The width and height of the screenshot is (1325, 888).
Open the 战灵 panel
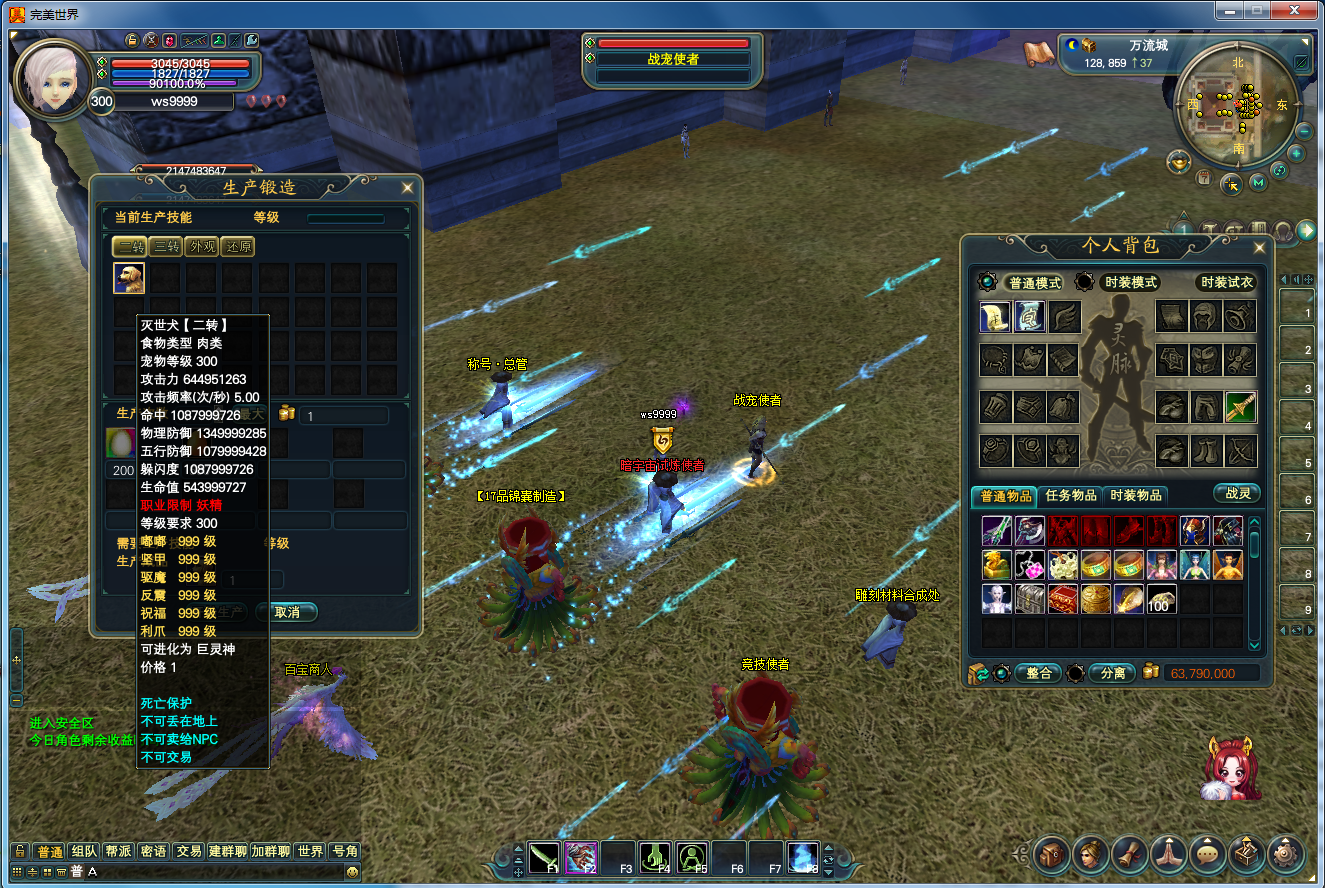(x=1237, y=493)
